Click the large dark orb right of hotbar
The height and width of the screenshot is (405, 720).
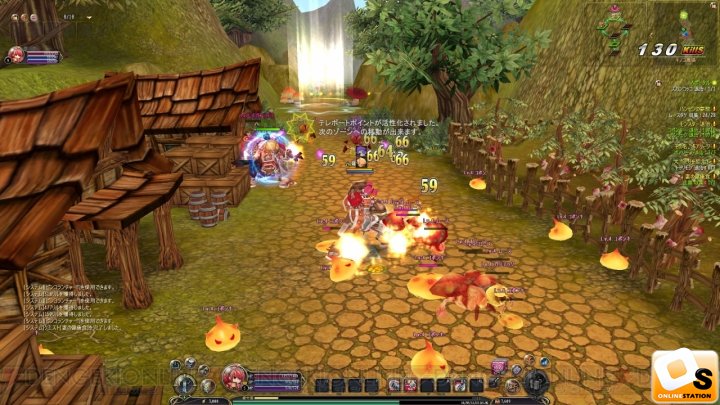[538, 381]
